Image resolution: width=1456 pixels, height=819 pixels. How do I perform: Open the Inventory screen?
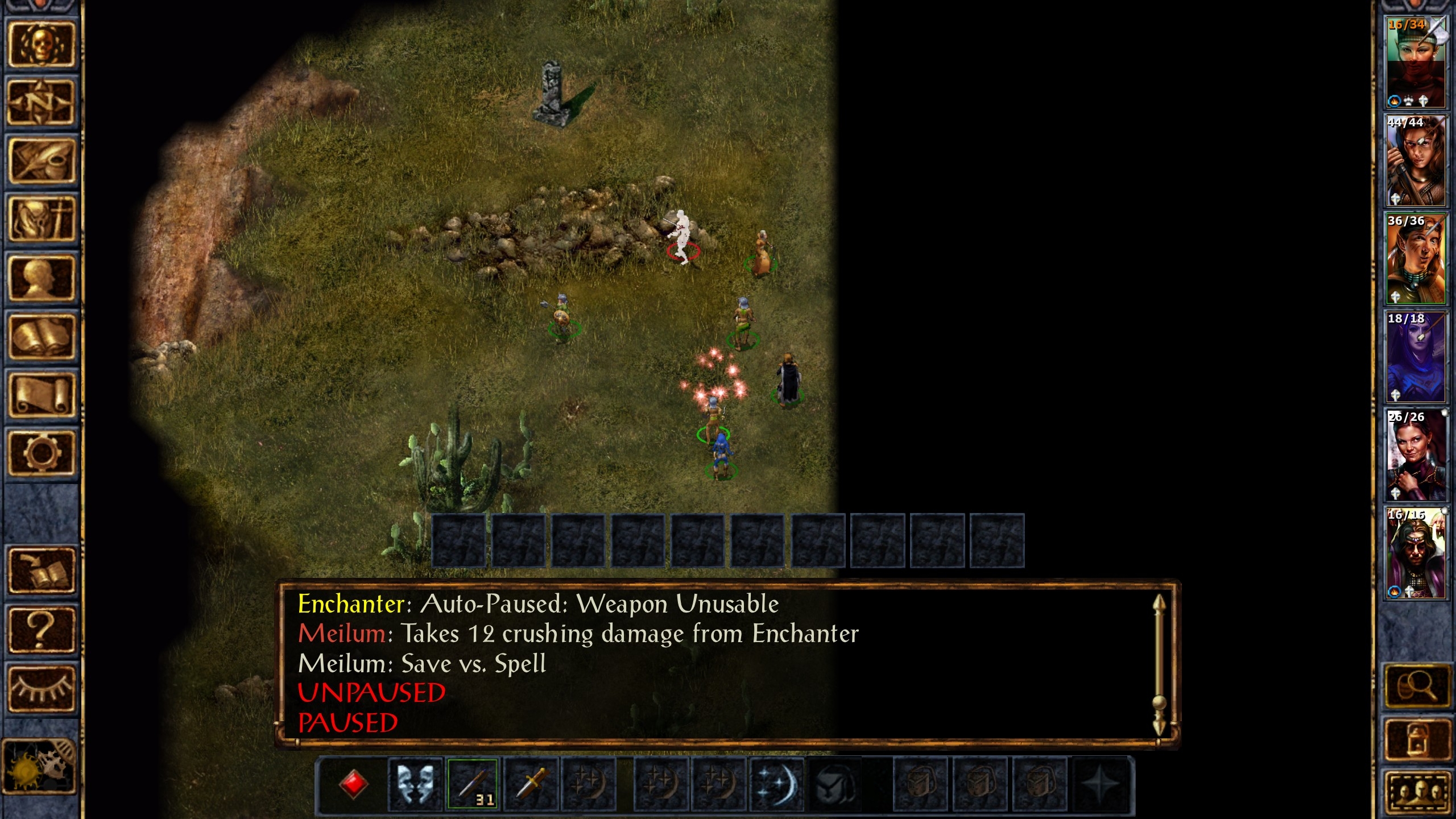41,220
